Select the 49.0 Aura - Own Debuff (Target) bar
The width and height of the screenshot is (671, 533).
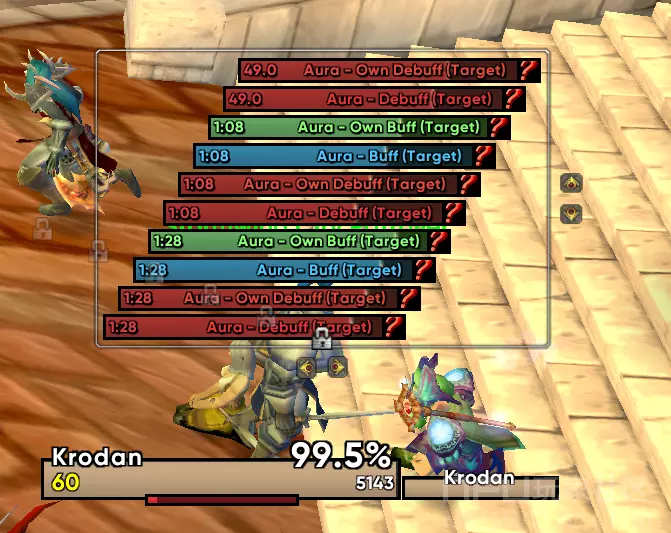pos(378,71)
